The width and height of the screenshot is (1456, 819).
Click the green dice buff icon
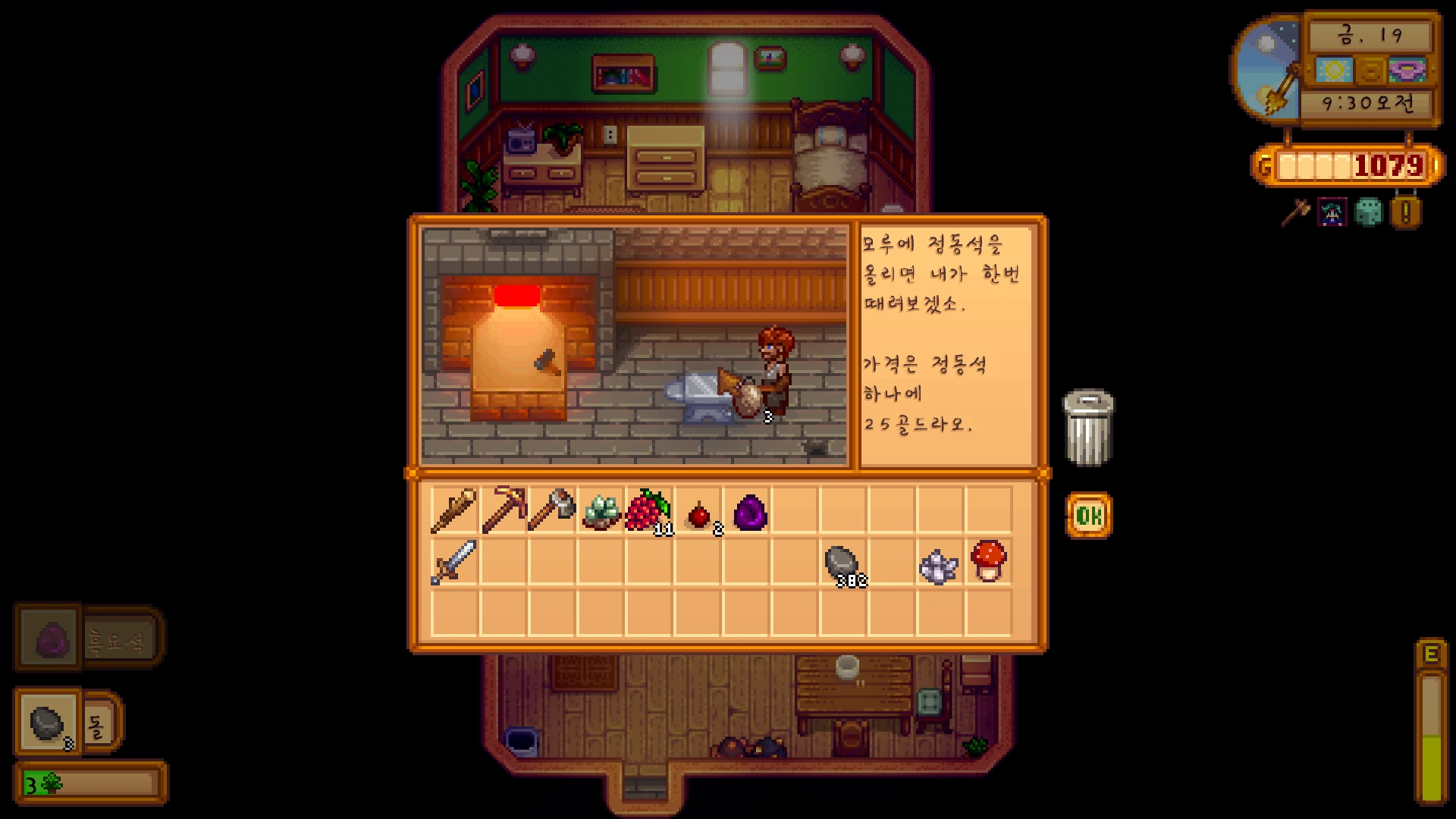coord(1369,213)
